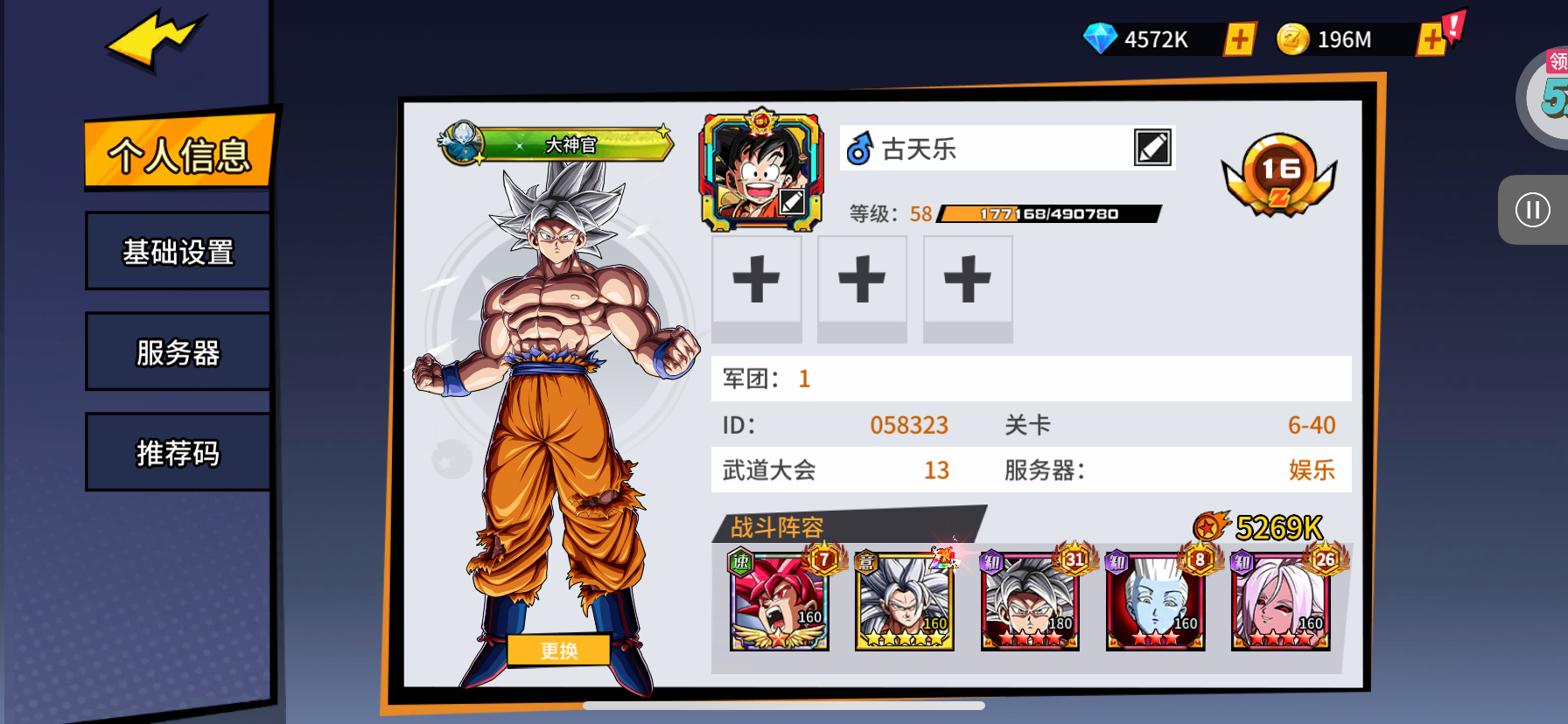Click the pause button
Screen dimensions: 1568x724
1532,210
